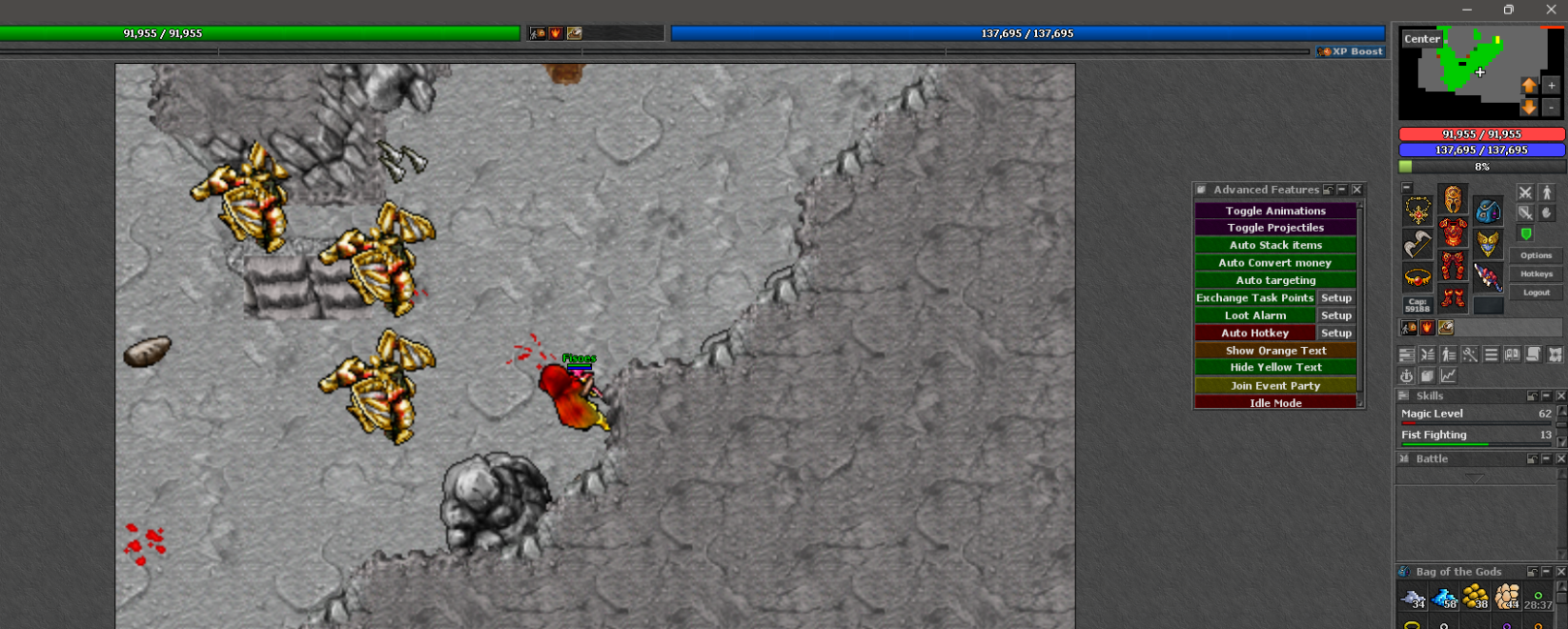The height and width of the screenshot is (629, 1568).
Task: Enable Auto Stack items
Action: (1274, 245)
